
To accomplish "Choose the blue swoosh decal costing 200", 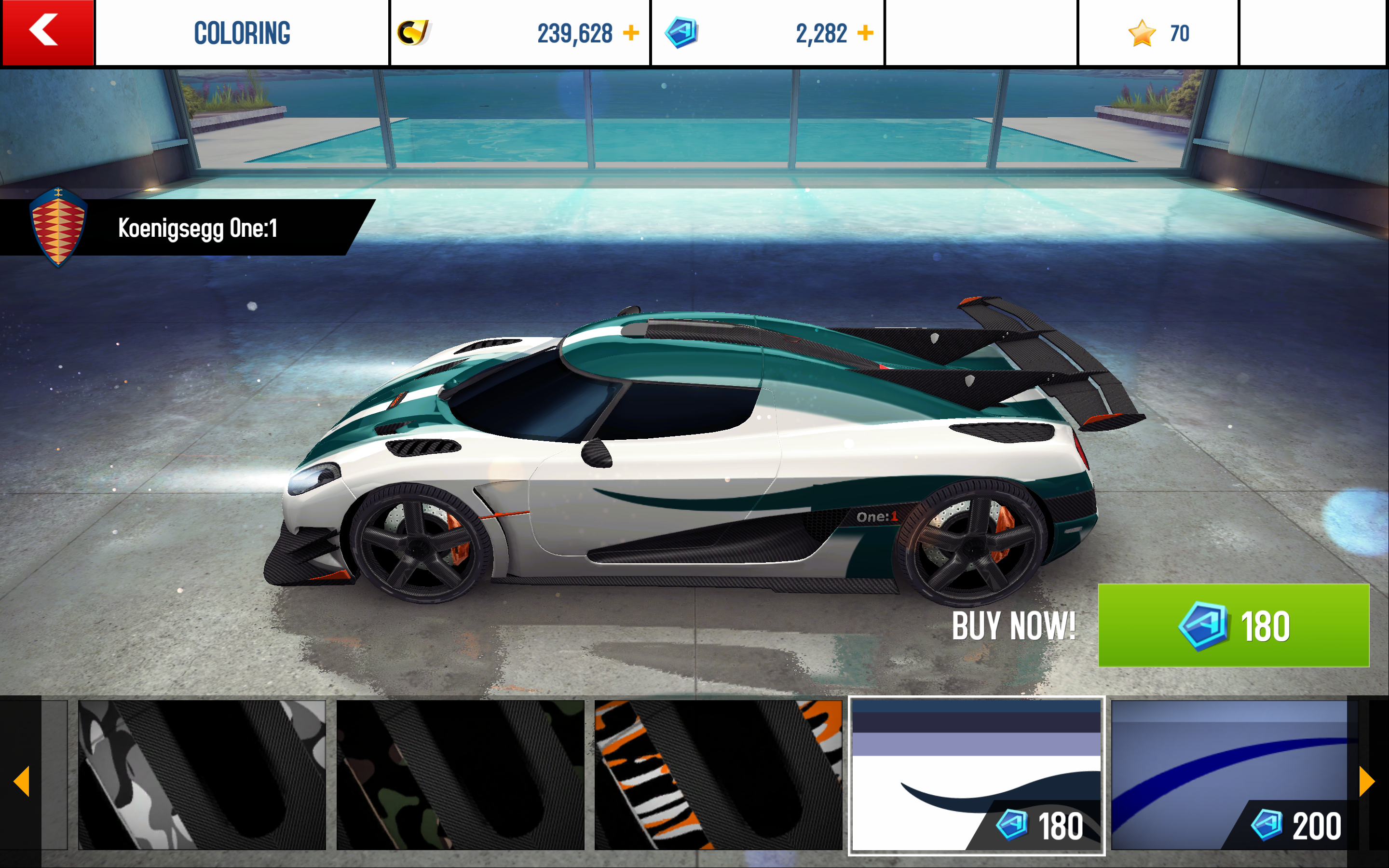I will 1231,774.
